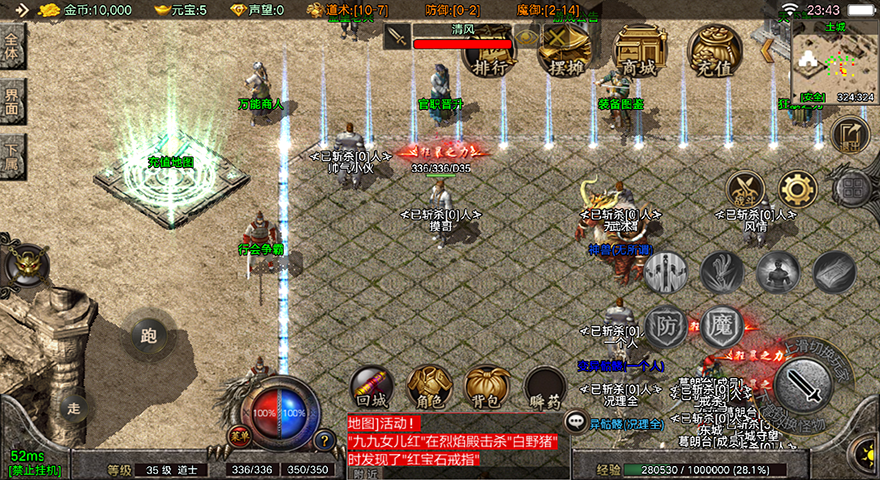
Task: Toggle the crossed swords battle mode
Action: (745, 188)
